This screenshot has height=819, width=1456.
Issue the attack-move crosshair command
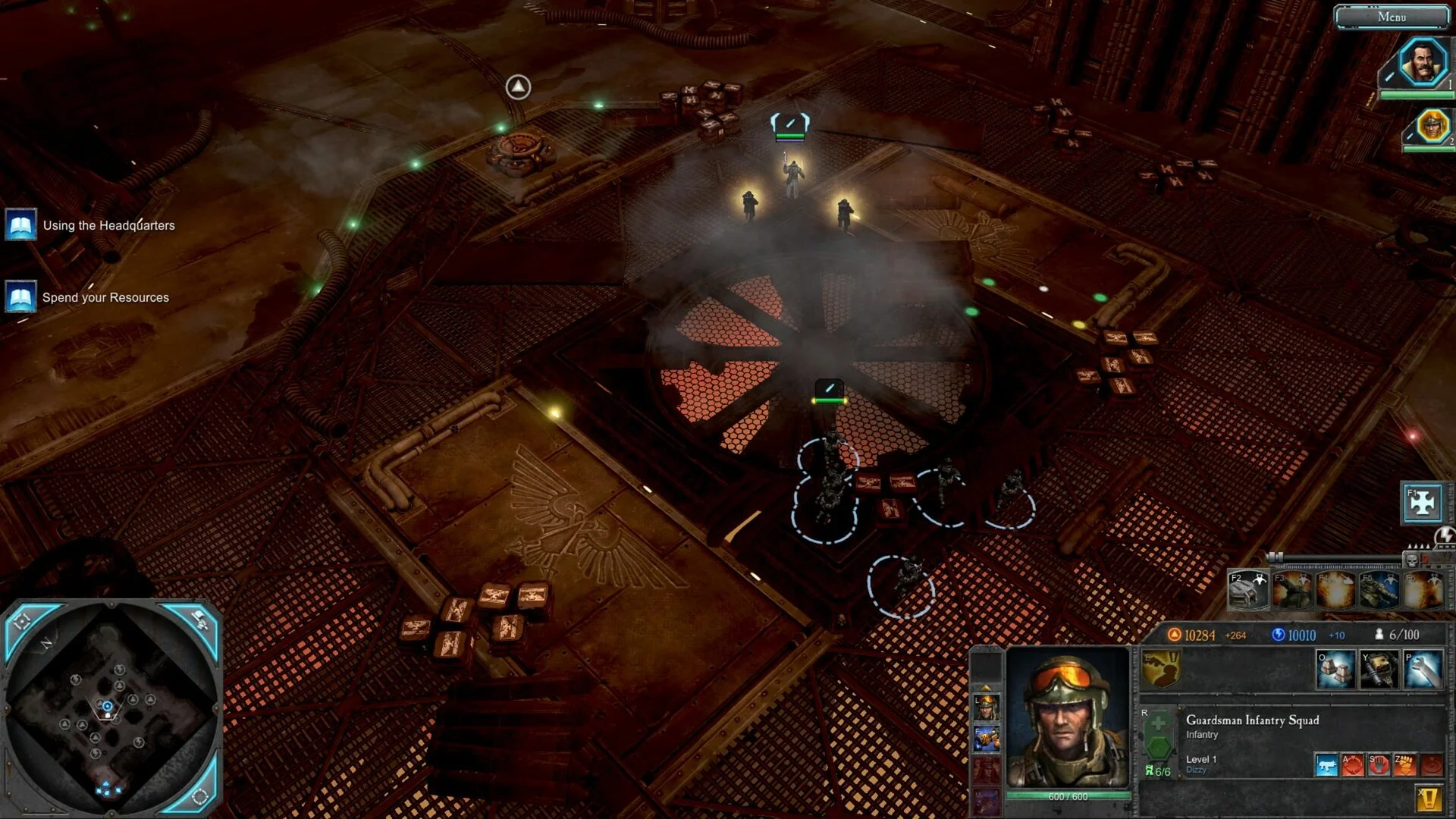(x=1352, y=764)
